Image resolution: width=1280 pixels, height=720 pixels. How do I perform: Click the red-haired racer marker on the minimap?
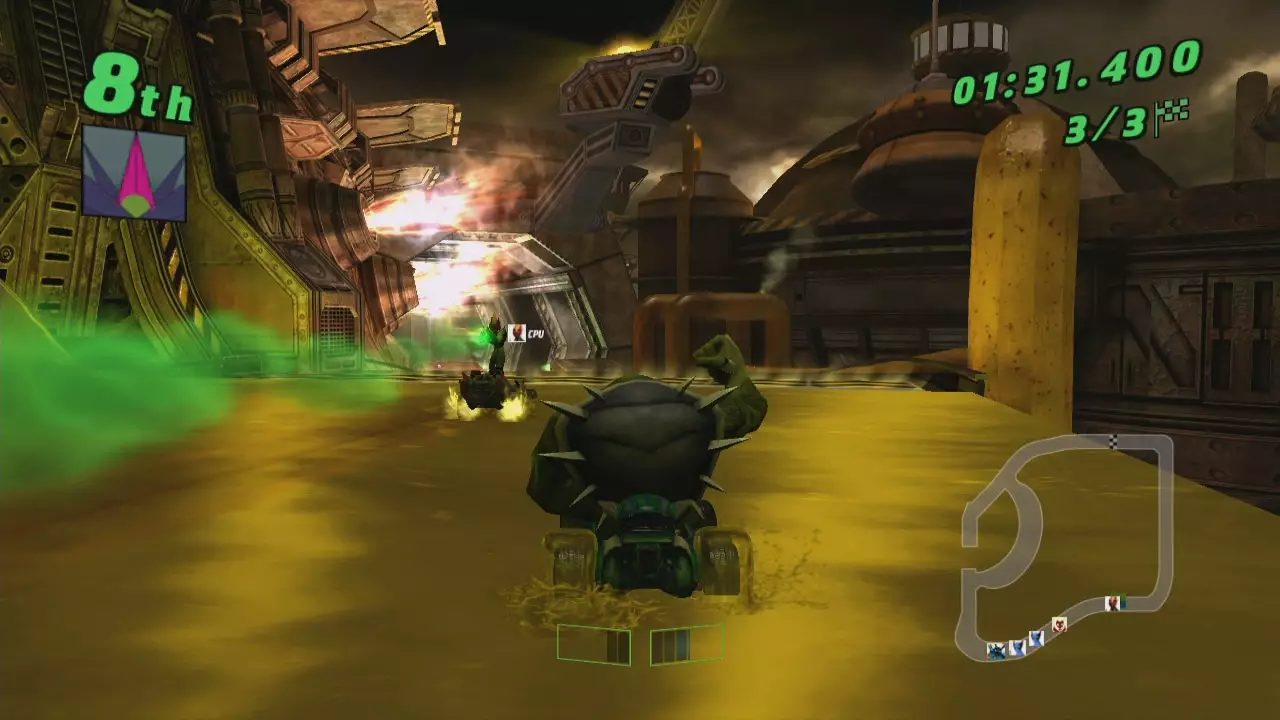click(x=1114, y=602)
